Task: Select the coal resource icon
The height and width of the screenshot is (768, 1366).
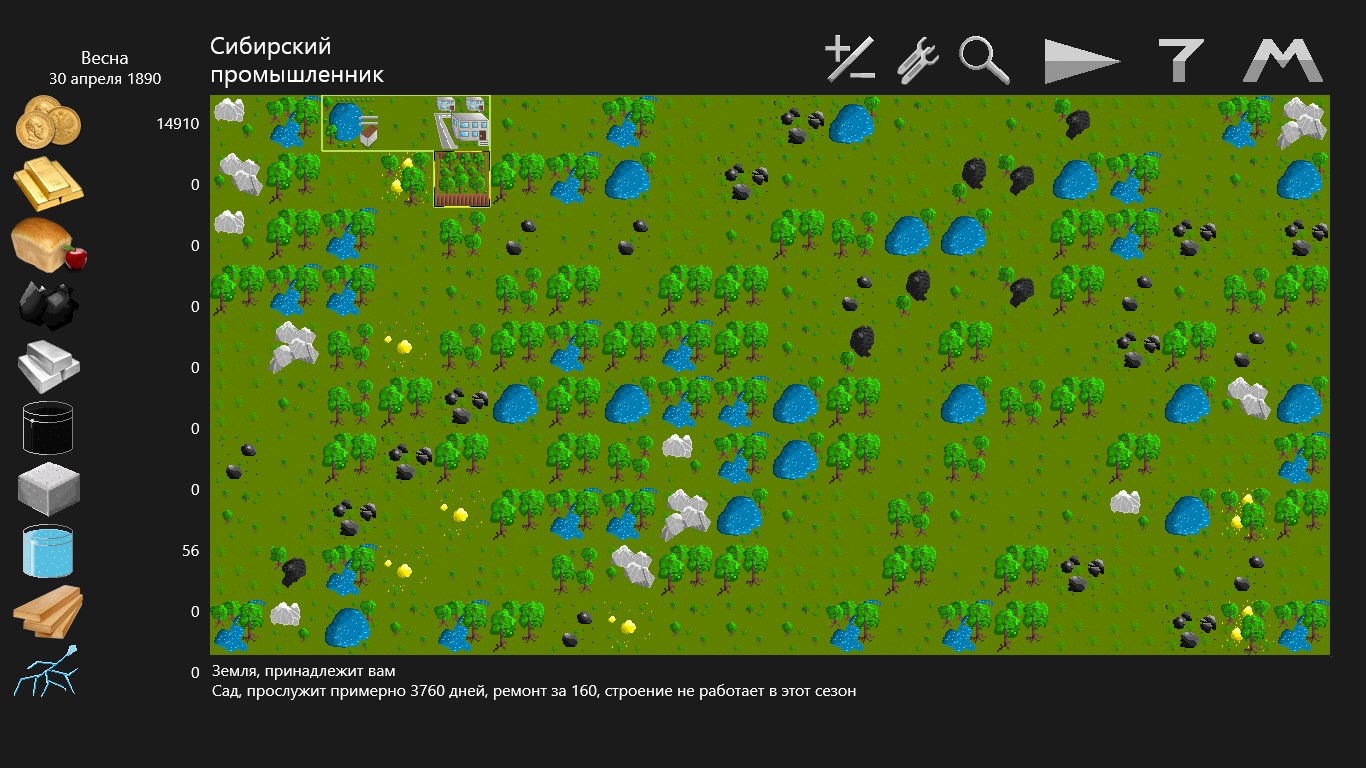Action: pyautogui.click(x=48, y=305)
